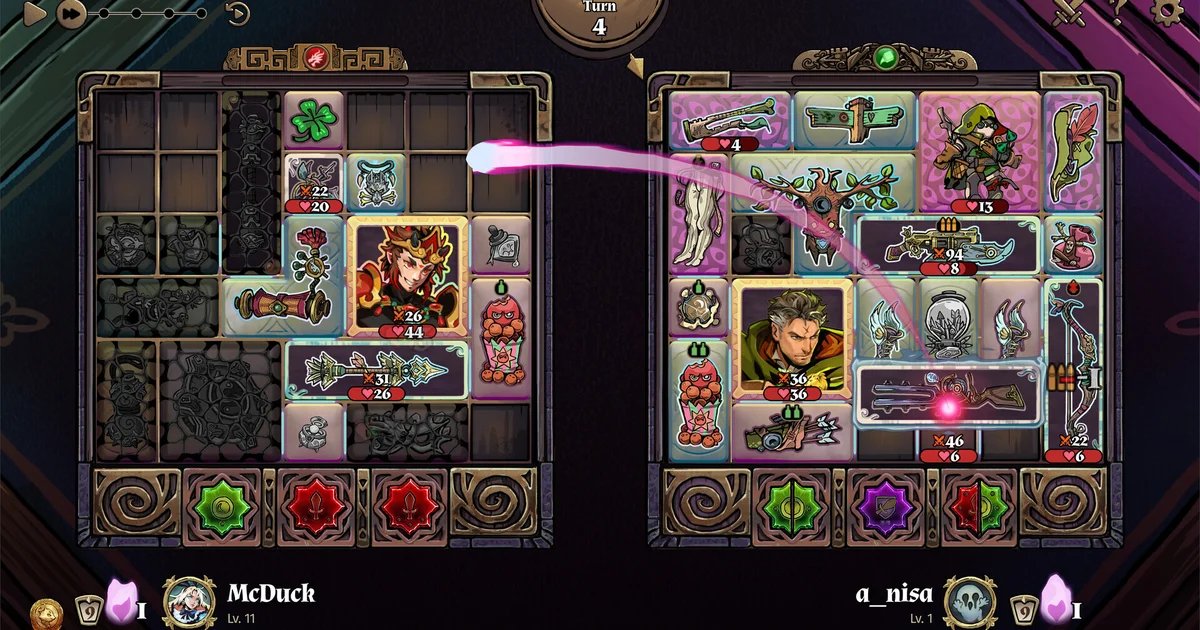Click the purple gem socket under a_nisa's board

tap(885, 507)
